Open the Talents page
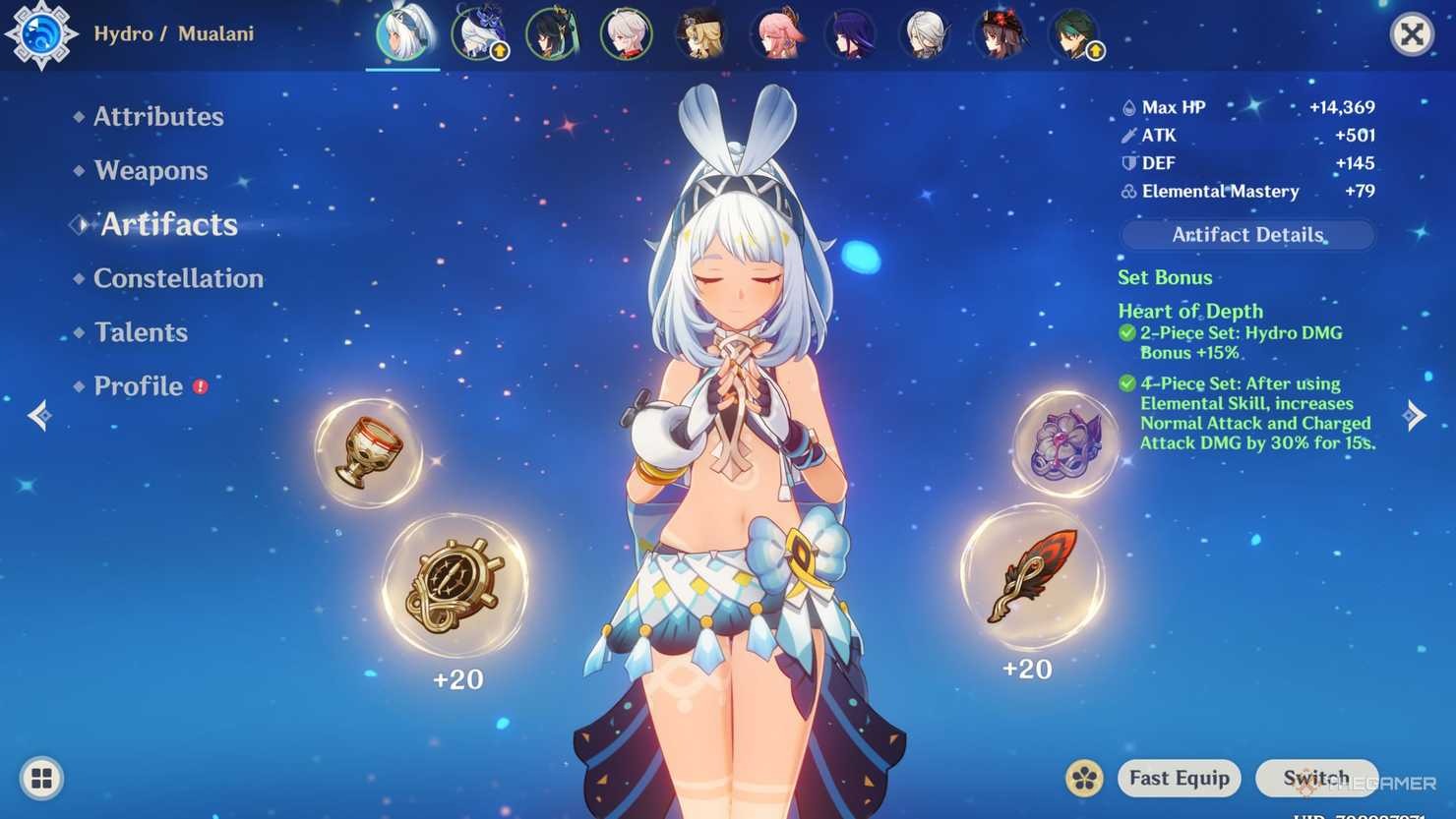This screenshot has height=819, width=1456. click(x=141, y=332)
